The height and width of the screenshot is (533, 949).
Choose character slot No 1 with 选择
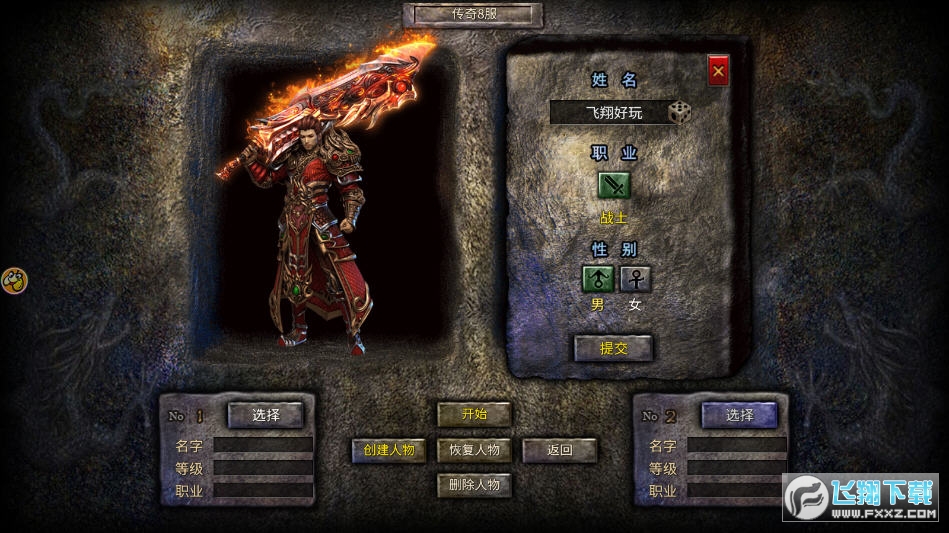pyautogui.click(x=265, y=415)
